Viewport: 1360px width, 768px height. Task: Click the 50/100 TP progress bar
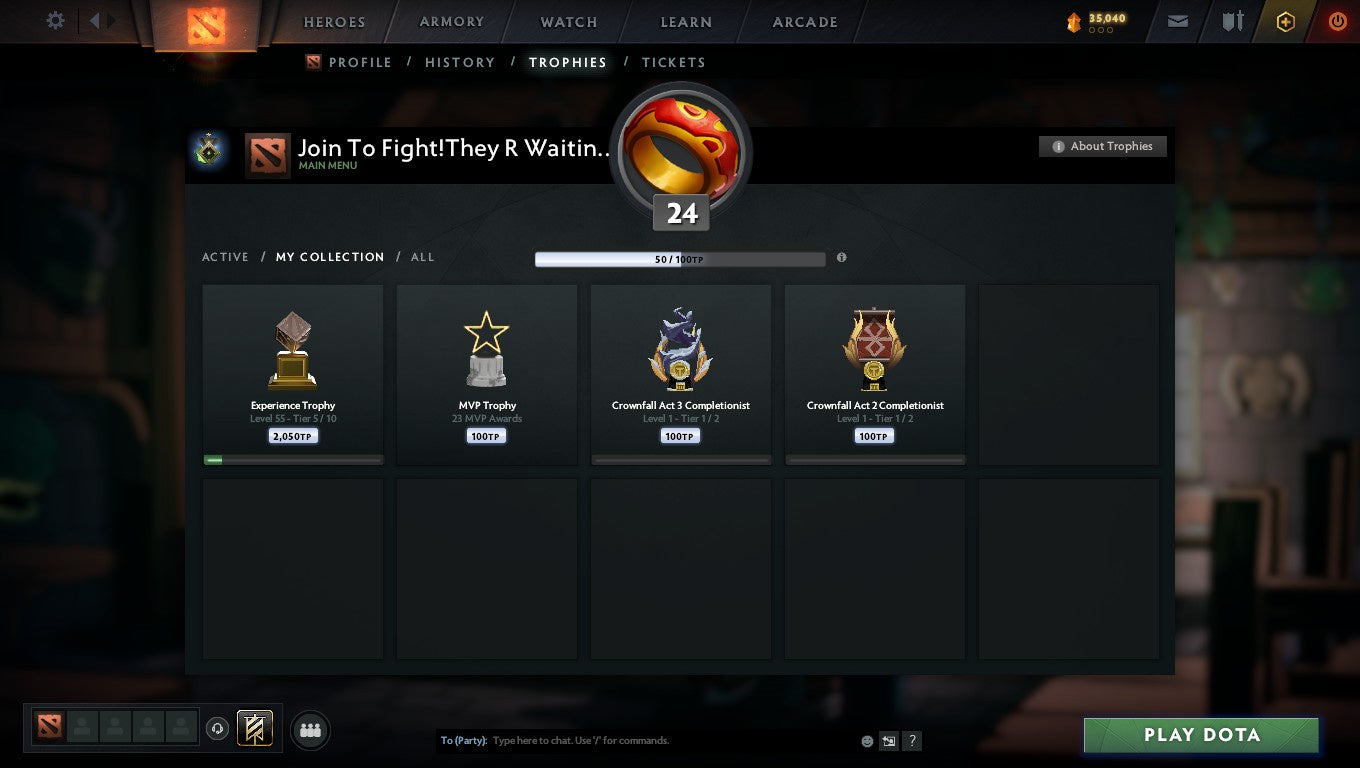(681, 258)
